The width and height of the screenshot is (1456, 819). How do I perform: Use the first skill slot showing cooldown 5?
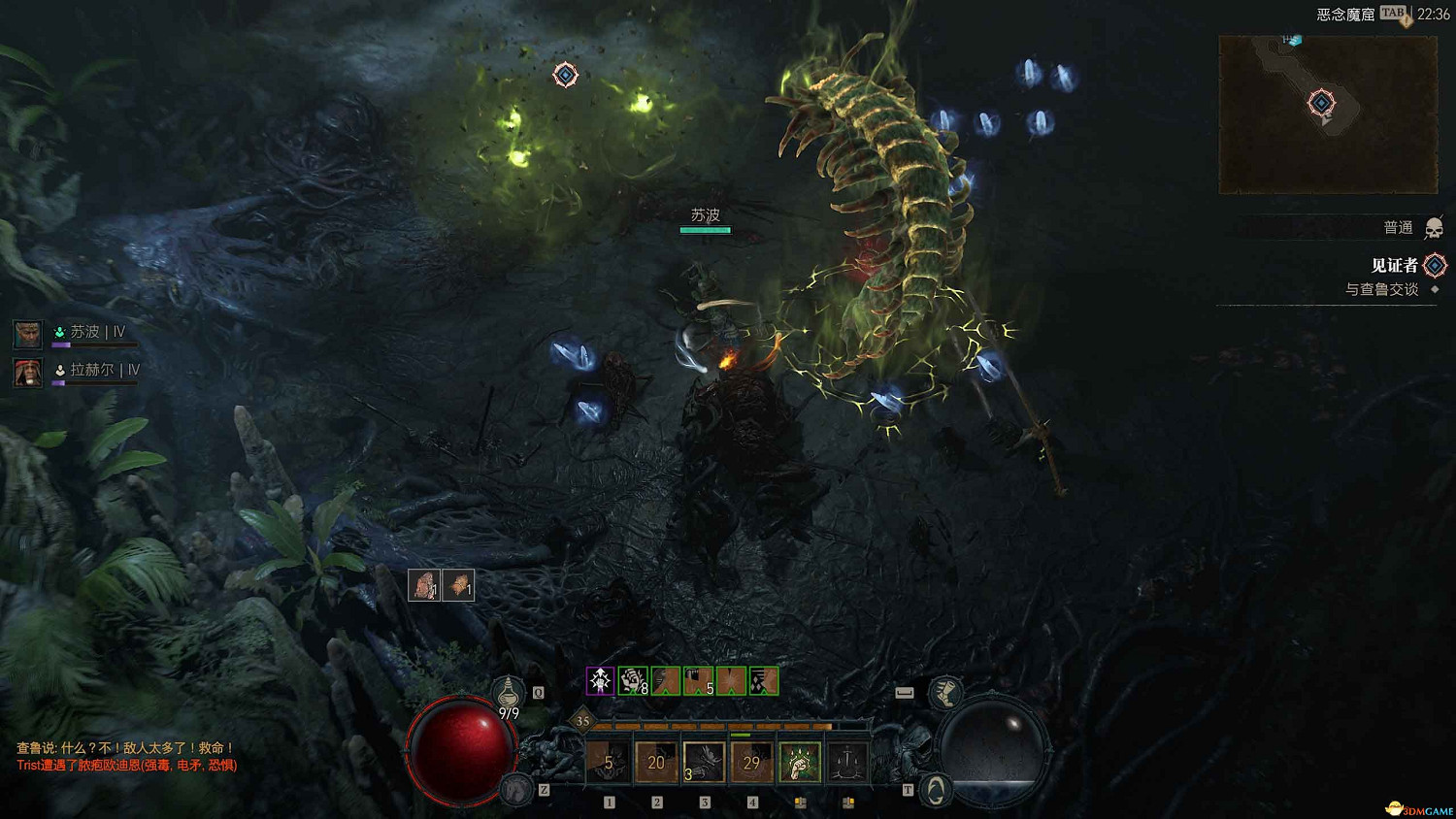click(609, 762)
